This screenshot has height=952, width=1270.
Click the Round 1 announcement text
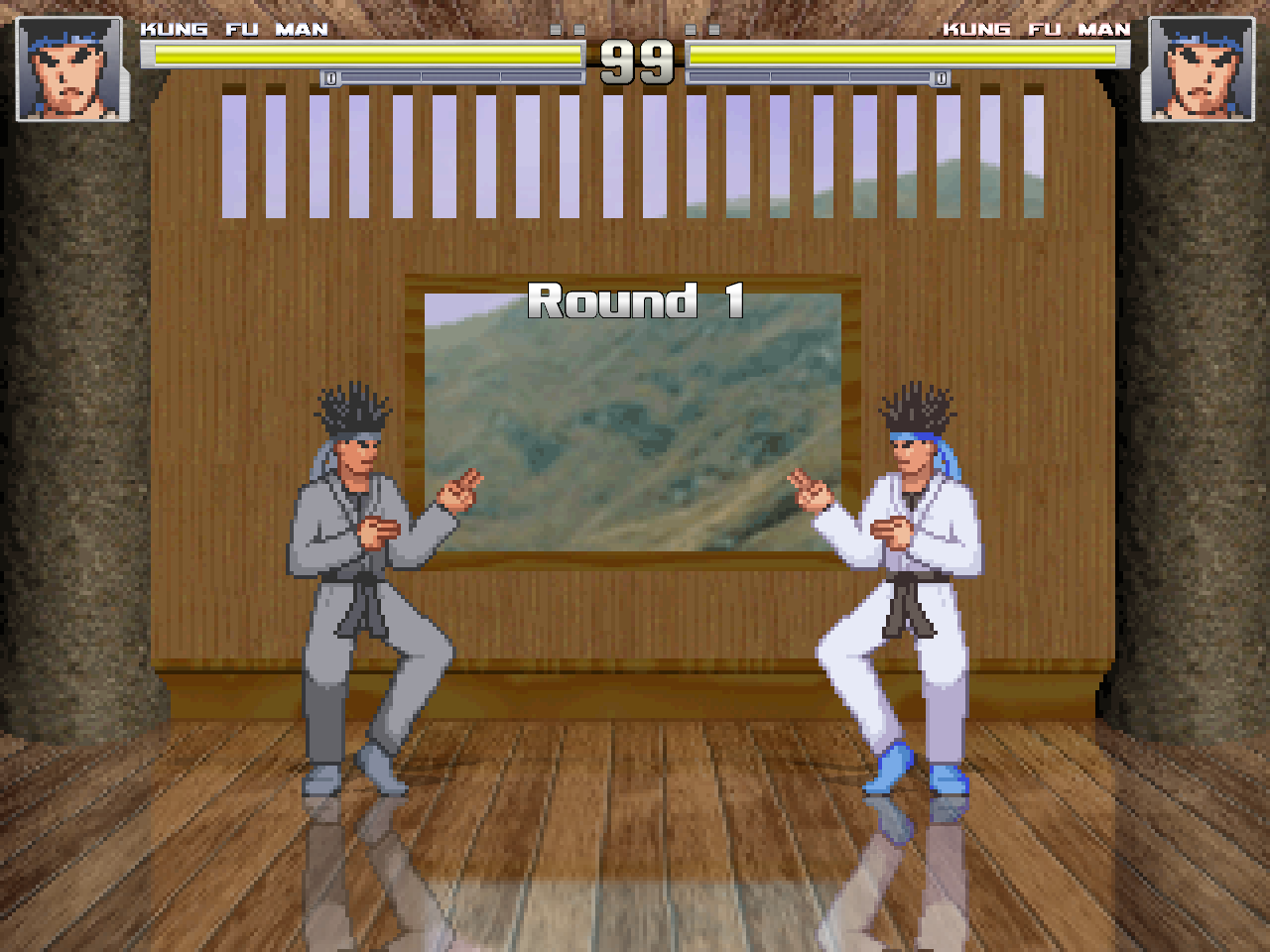pos(635,302)
